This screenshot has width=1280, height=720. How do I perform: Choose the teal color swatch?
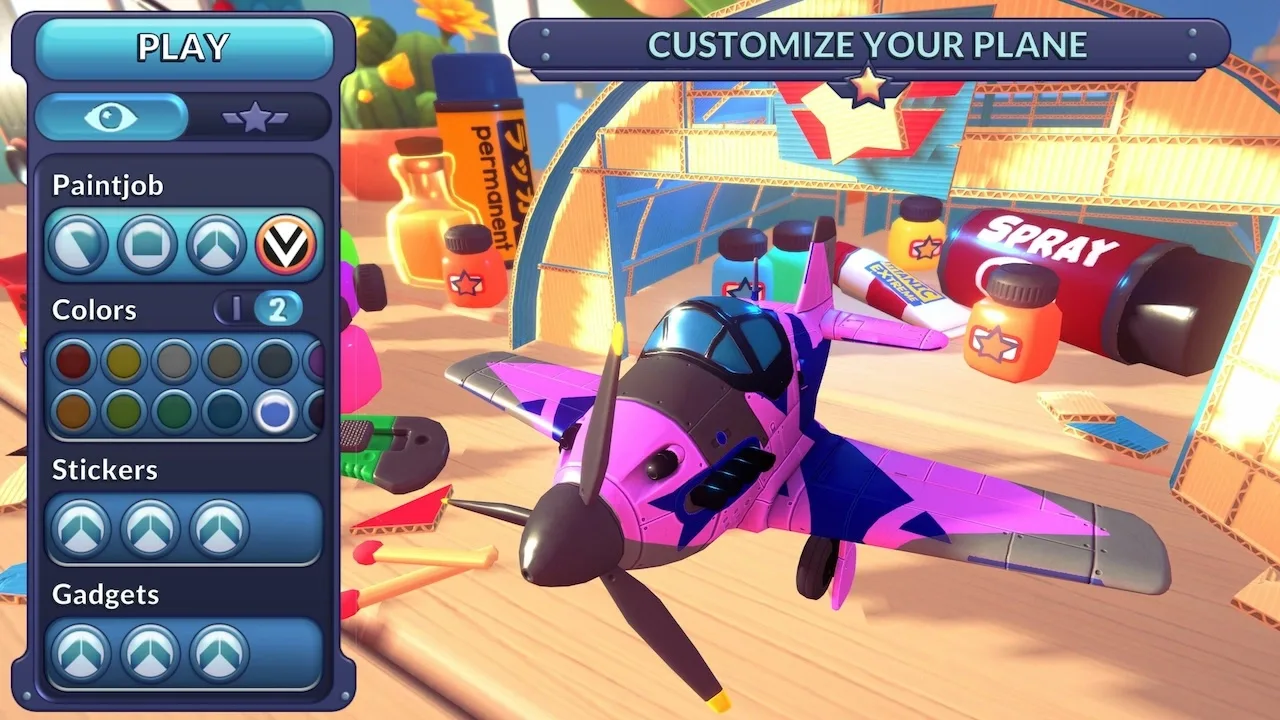tap(225, 411)
